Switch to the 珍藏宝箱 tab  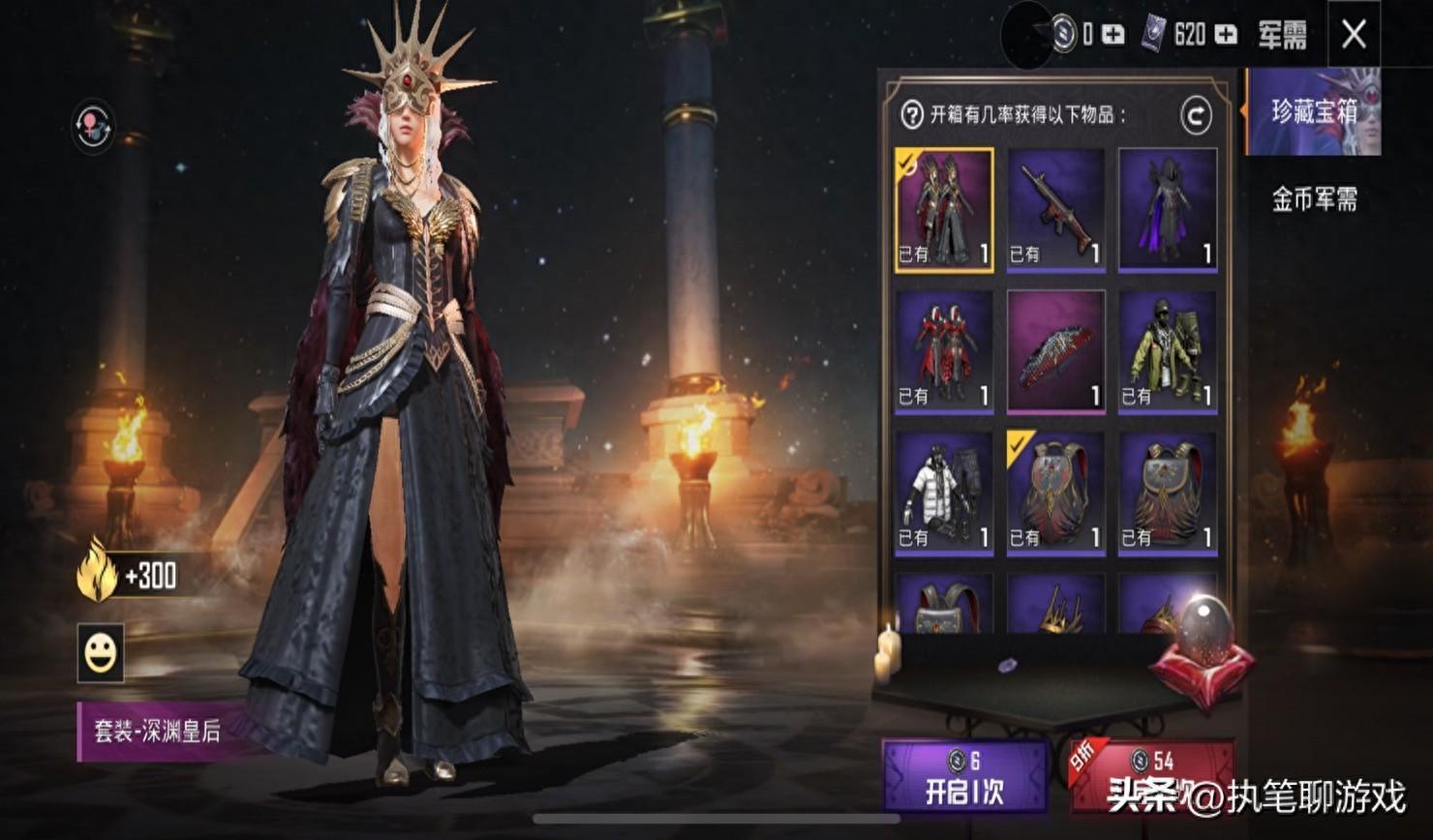click(1314, 112)
